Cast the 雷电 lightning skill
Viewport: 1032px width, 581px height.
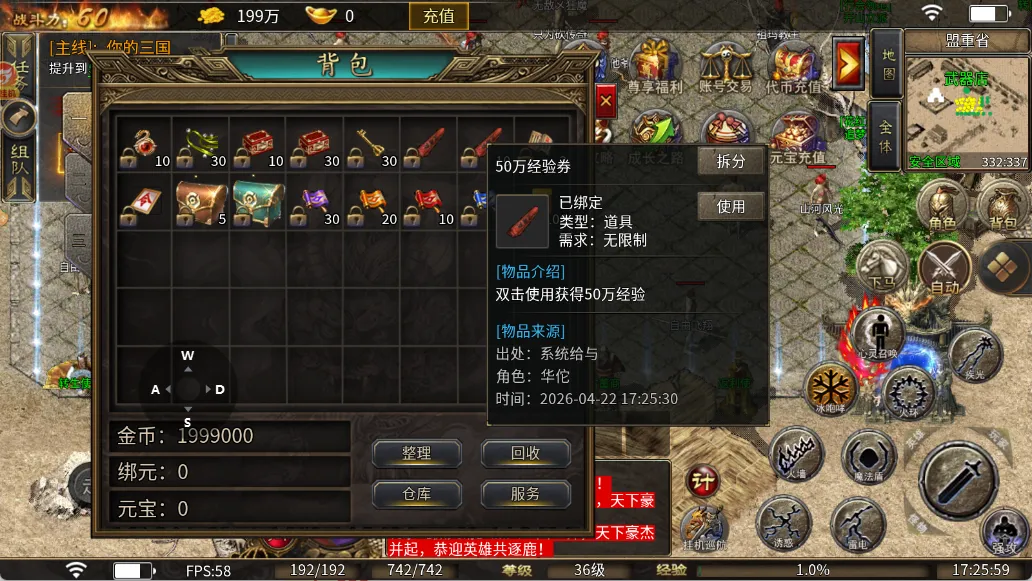tap(857, 523)
